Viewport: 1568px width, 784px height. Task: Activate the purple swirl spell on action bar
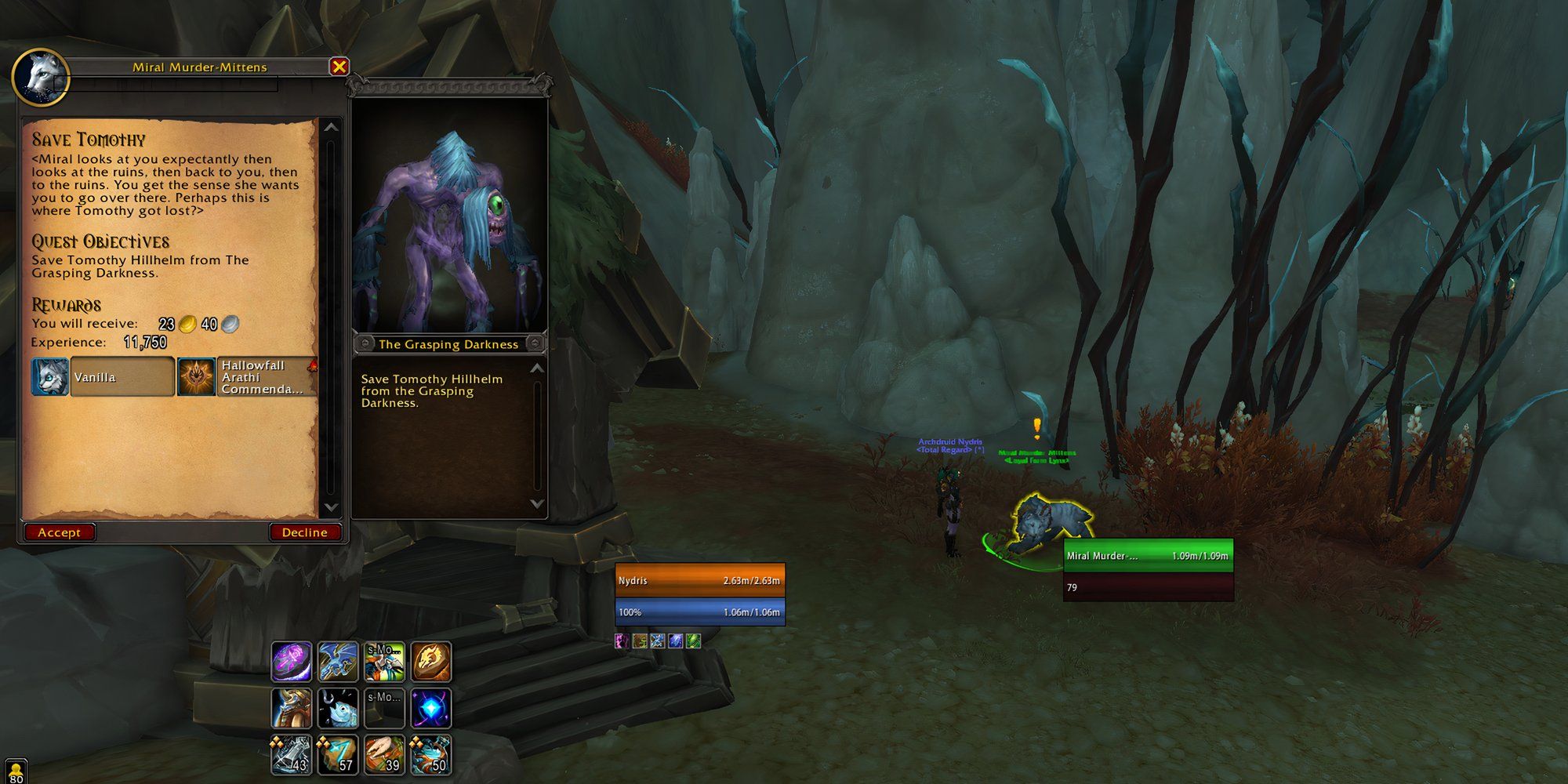pyautogui.click(x=292, y=662)
